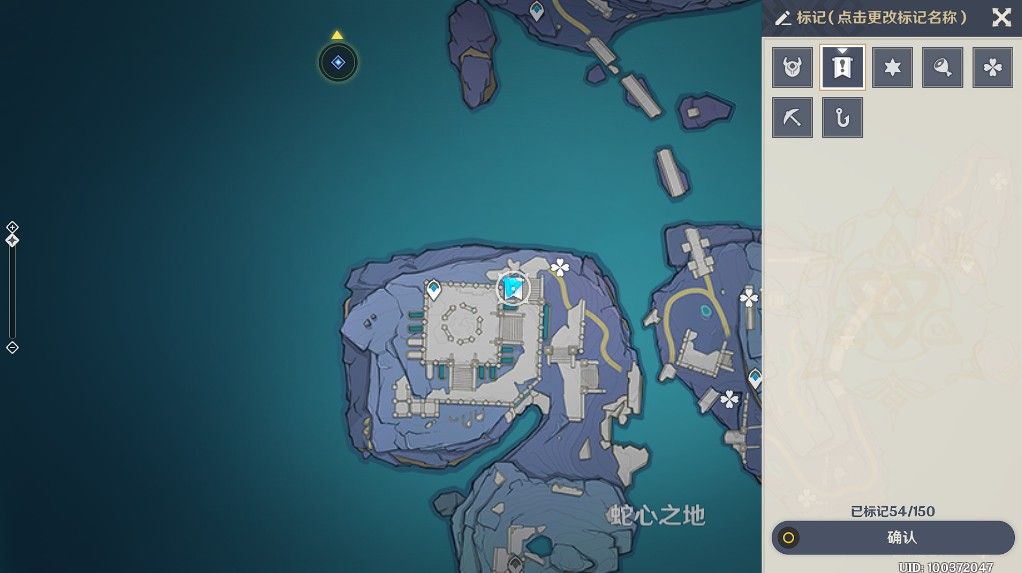1022x573 pixels.
Task: Select the teleport waypoint at the map's top edge
Action: tap(537, 11)
